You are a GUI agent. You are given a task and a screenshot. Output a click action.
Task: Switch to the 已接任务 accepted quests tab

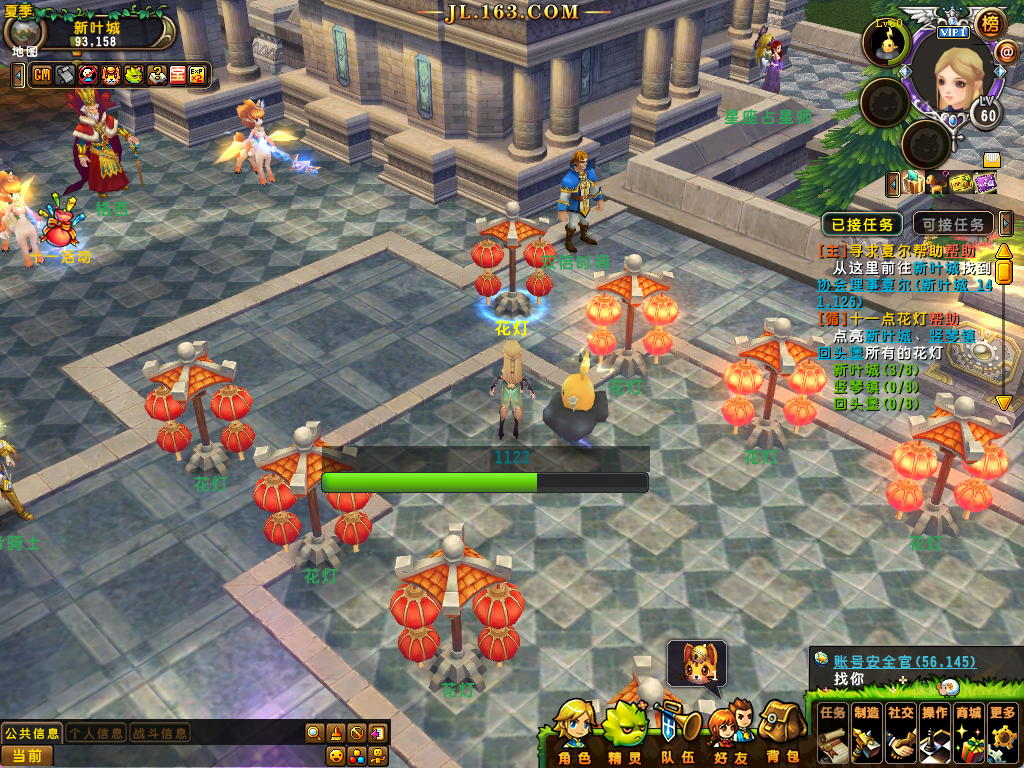pos(861,224)
